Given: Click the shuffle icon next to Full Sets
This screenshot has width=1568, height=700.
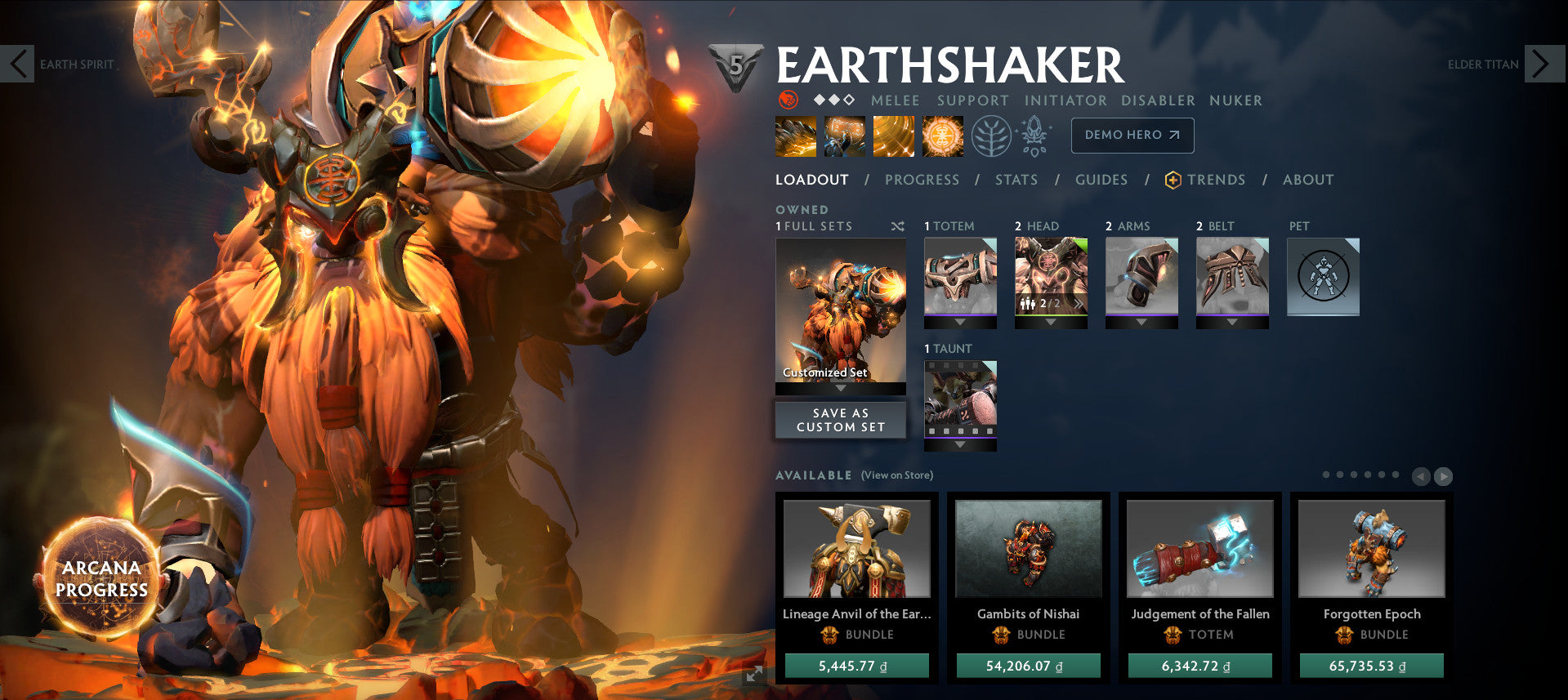Looking at the screenshot, I should [x=897, y=226].
